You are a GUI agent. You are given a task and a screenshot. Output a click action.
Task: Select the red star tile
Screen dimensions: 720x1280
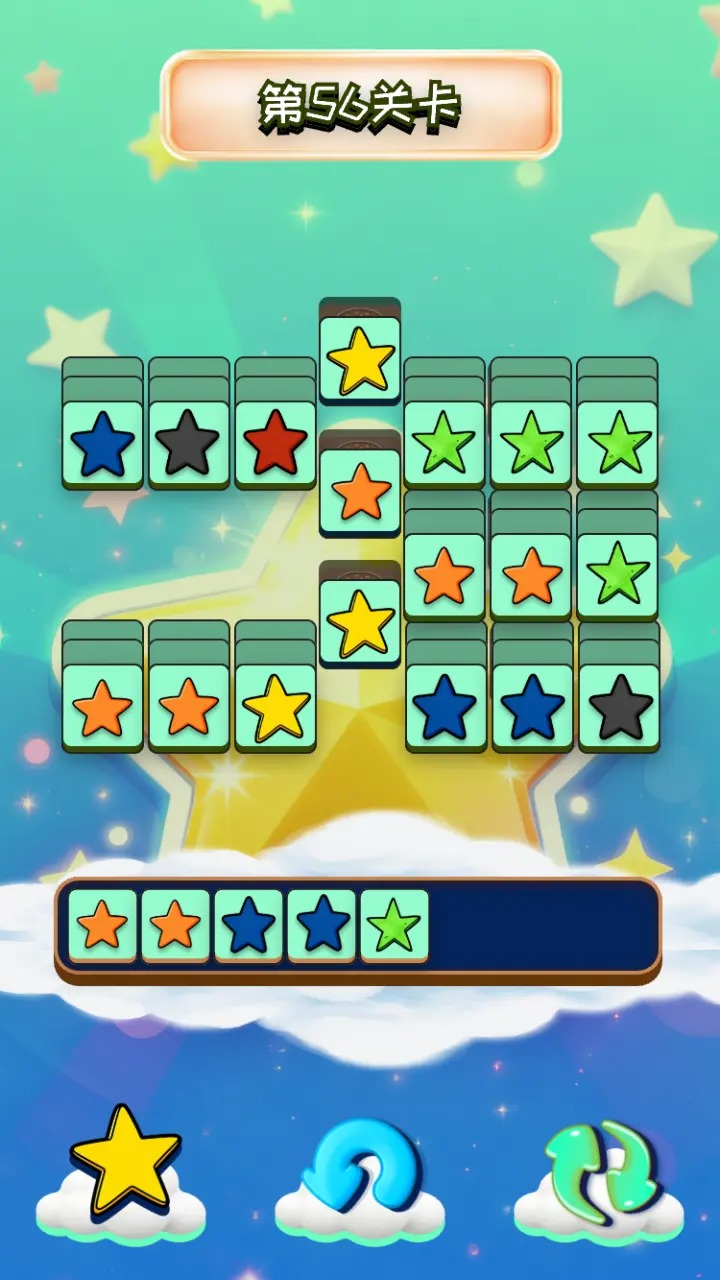275,443
